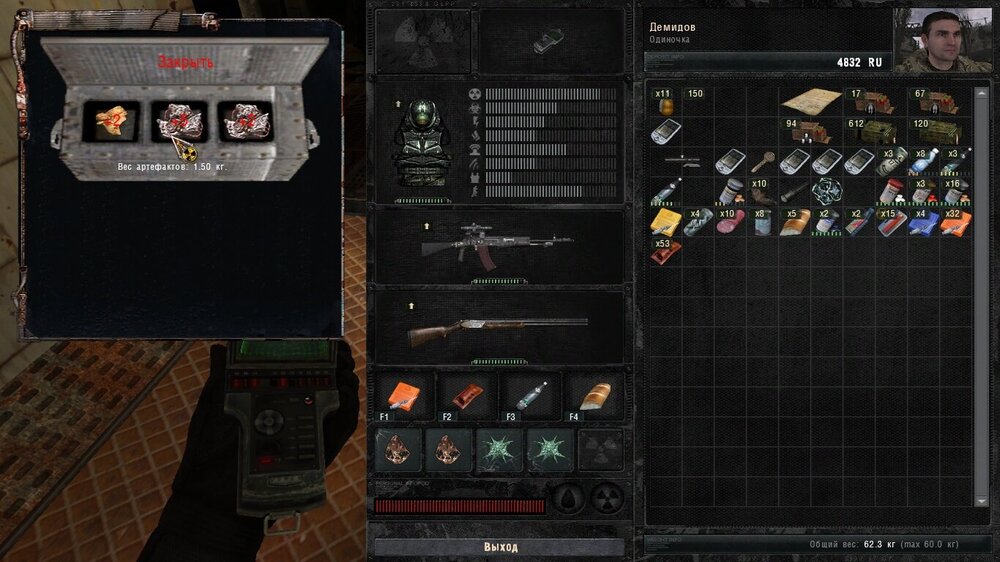Pick the paper map document in inventory
The image size is (1000, 562).
coord(811,101)
